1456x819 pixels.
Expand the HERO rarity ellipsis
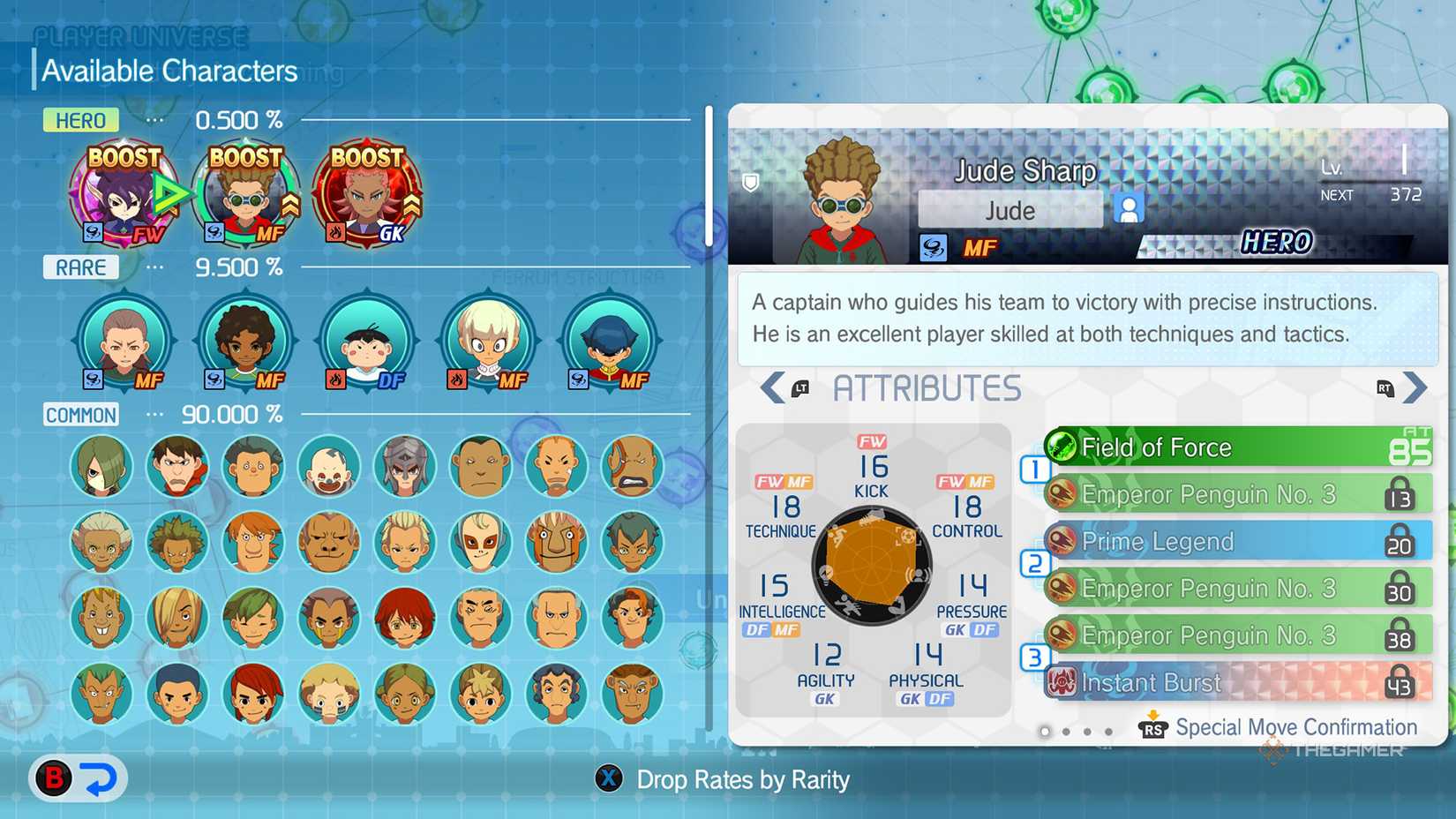(x=154, y=120)
